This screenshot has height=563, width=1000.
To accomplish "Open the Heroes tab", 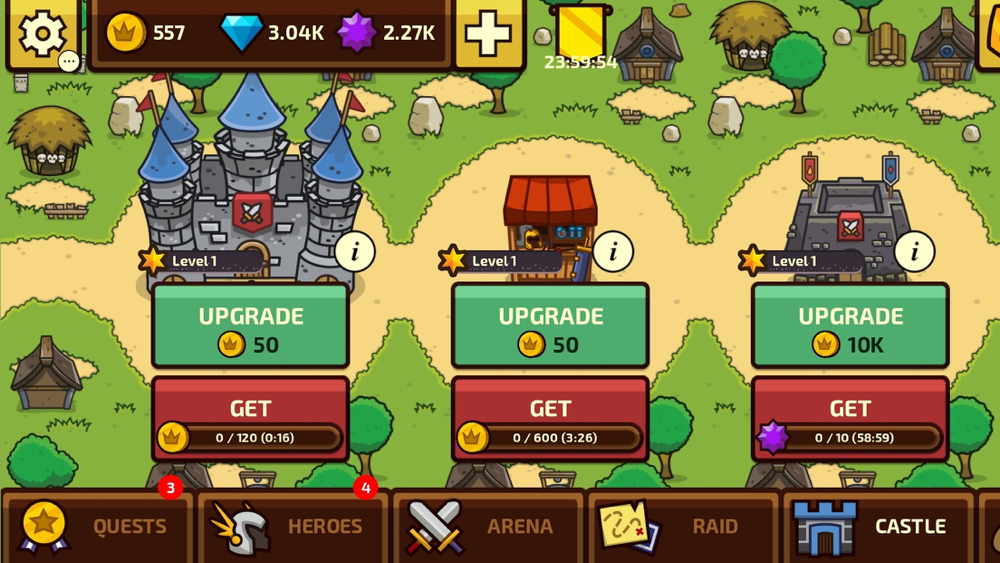I will [x=292, y=527].
